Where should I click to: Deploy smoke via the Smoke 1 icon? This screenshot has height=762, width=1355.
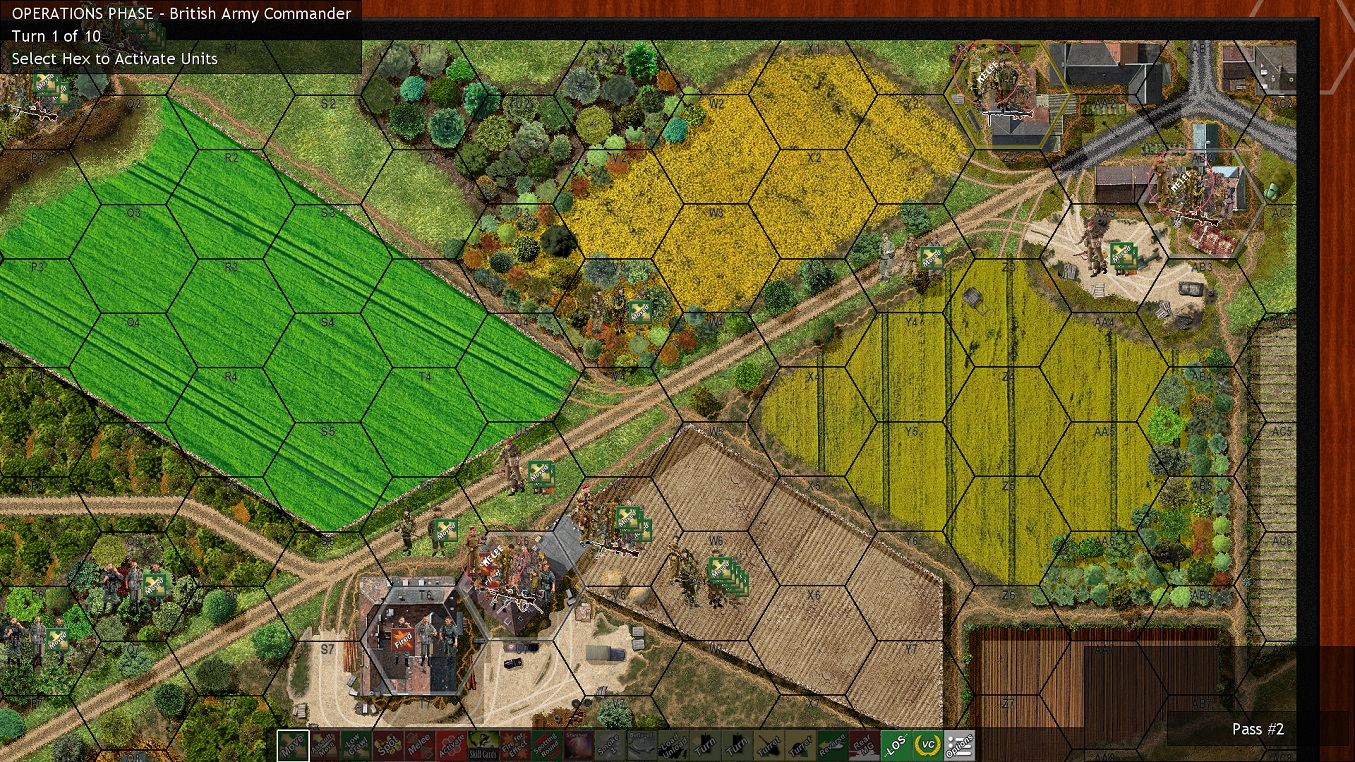(607, 745)
